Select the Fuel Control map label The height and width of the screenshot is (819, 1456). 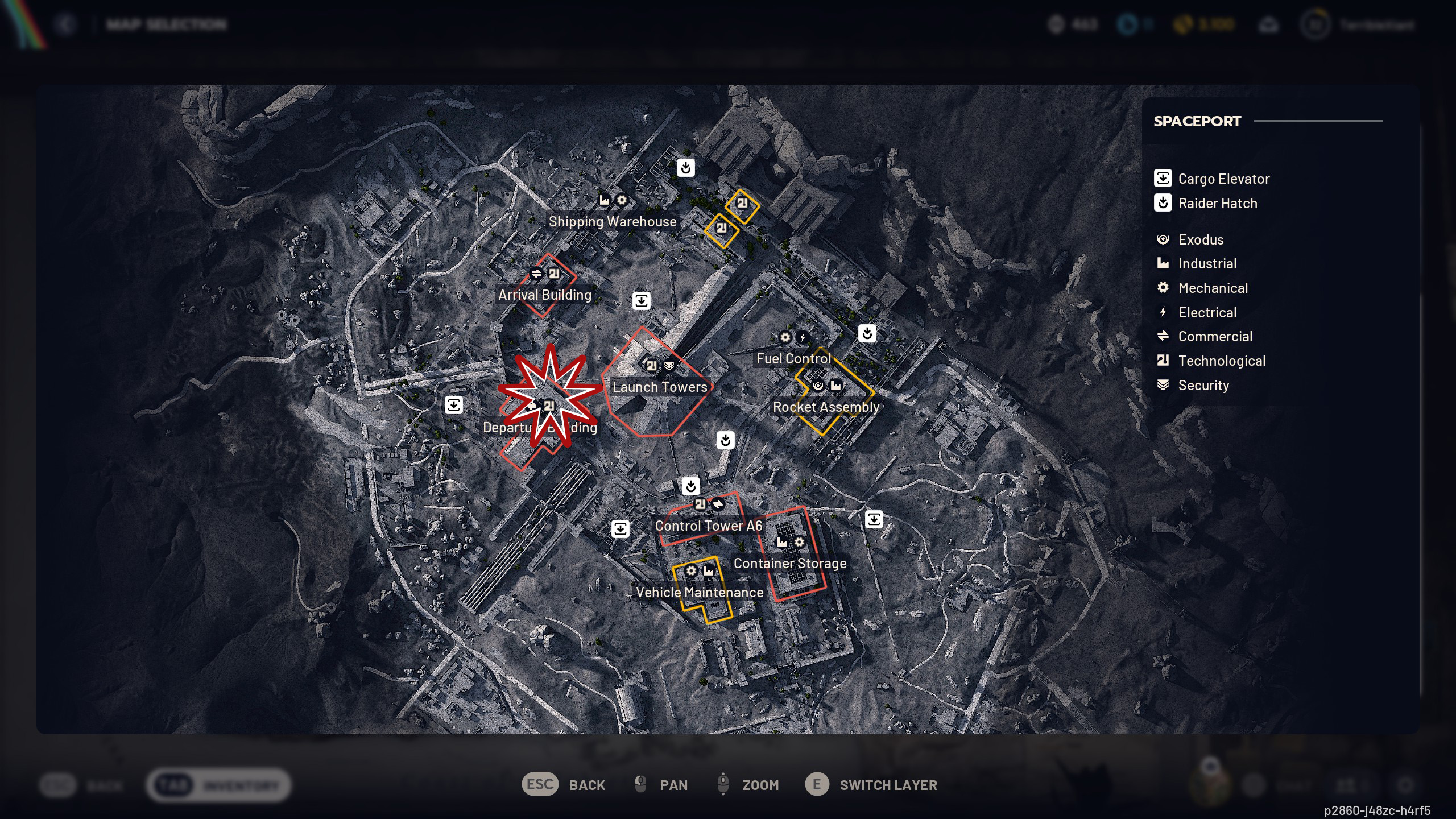point(793,358)
